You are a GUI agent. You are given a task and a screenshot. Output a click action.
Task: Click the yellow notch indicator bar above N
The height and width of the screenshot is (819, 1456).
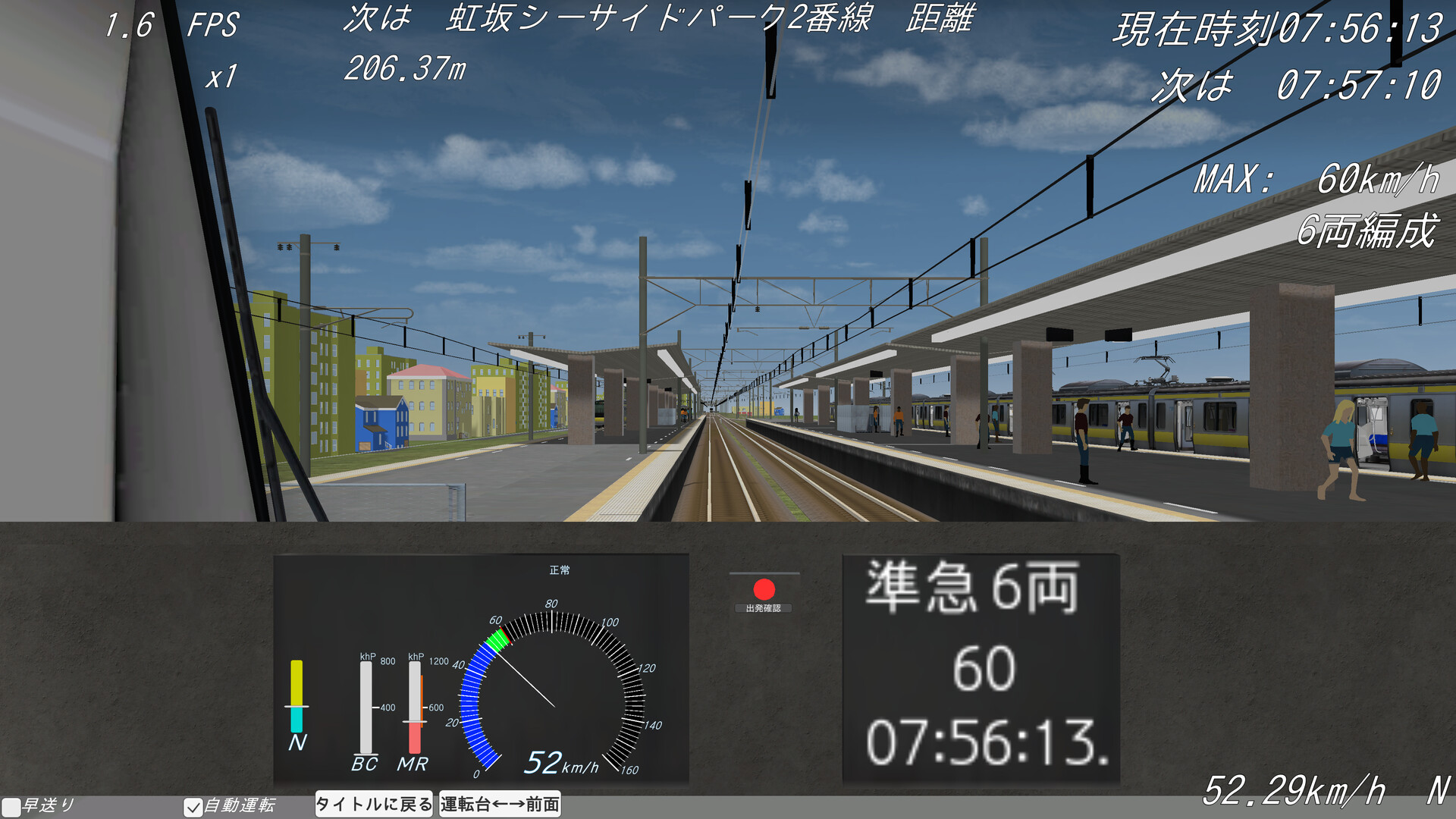[297, 682]
